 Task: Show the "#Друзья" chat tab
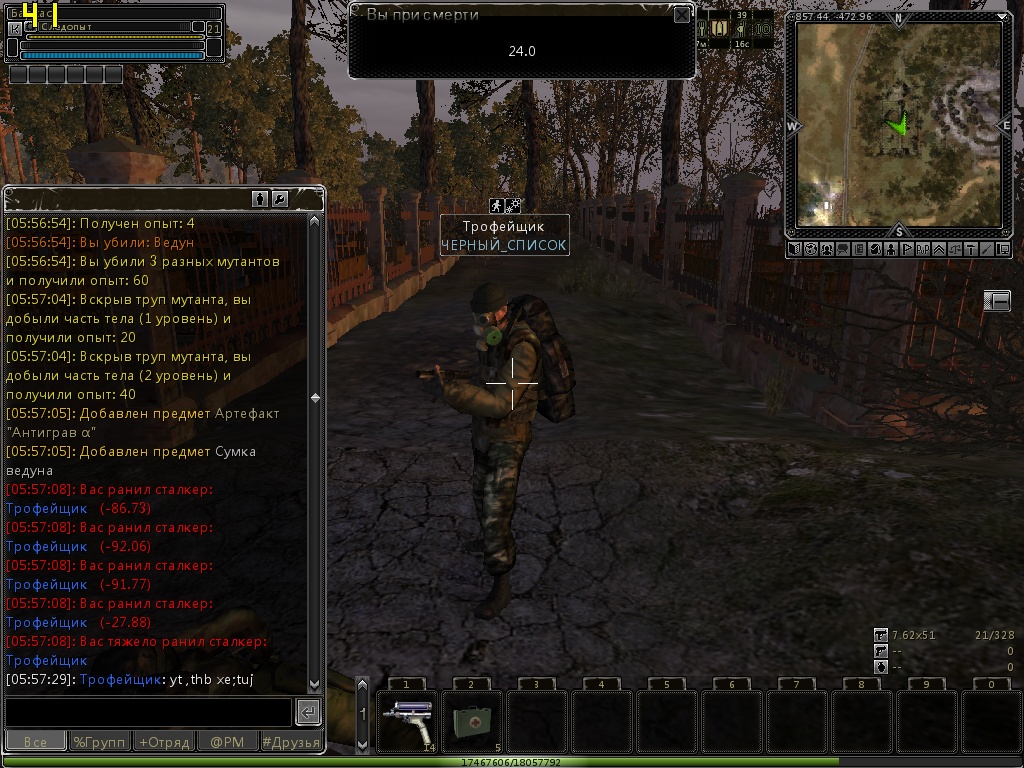click(x=291, y=742)
